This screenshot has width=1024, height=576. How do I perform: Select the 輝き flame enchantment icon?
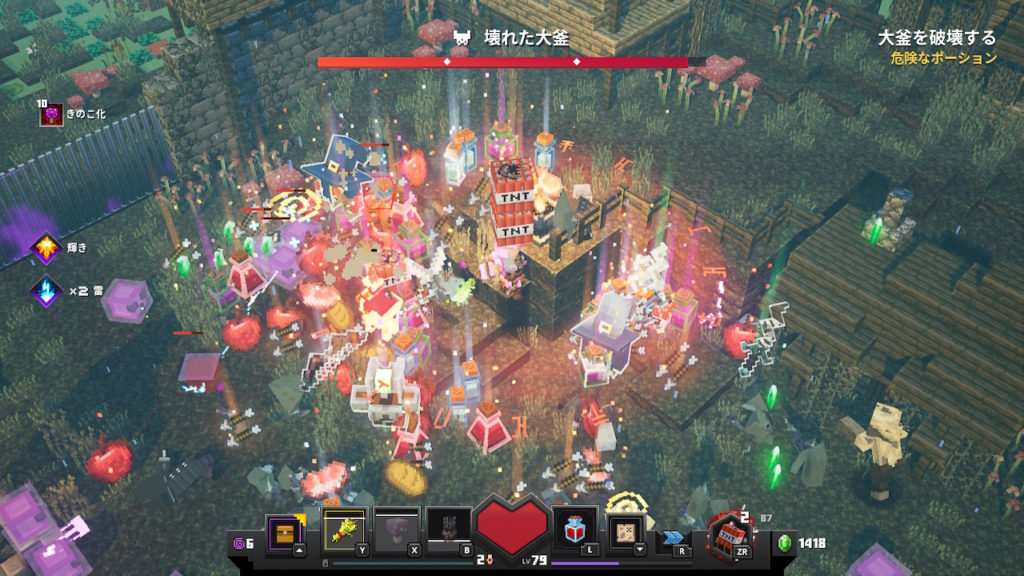[x=46, y=249]
